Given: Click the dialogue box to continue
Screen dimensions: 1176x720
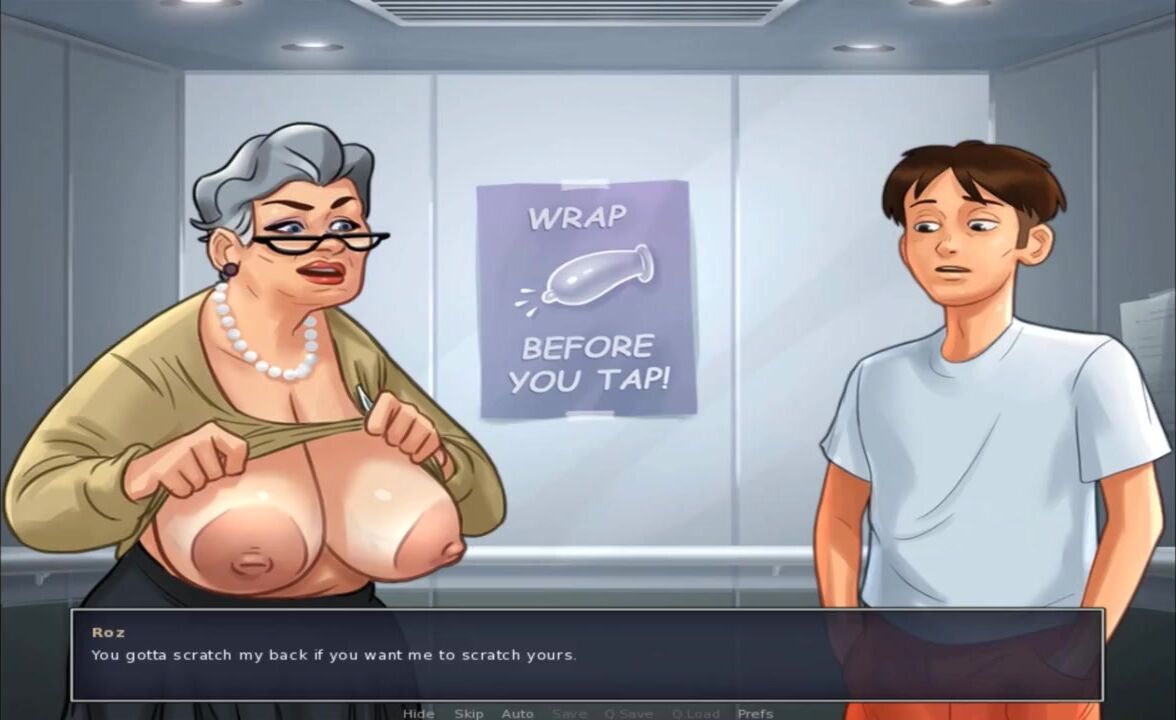Looking at the screenshot, I should point(587,655).
